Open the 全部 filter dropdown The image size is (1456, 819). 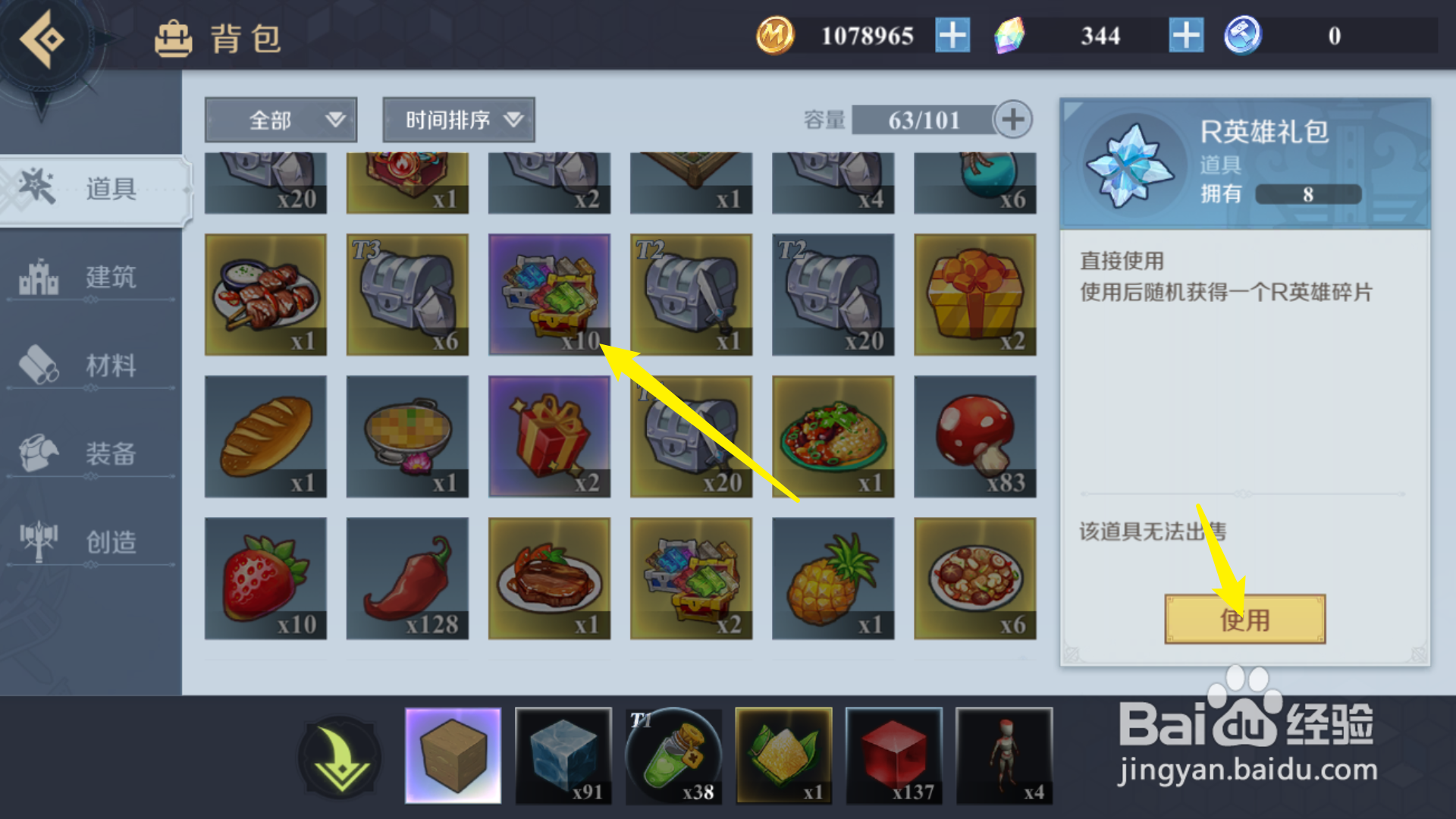coord(281,119)
